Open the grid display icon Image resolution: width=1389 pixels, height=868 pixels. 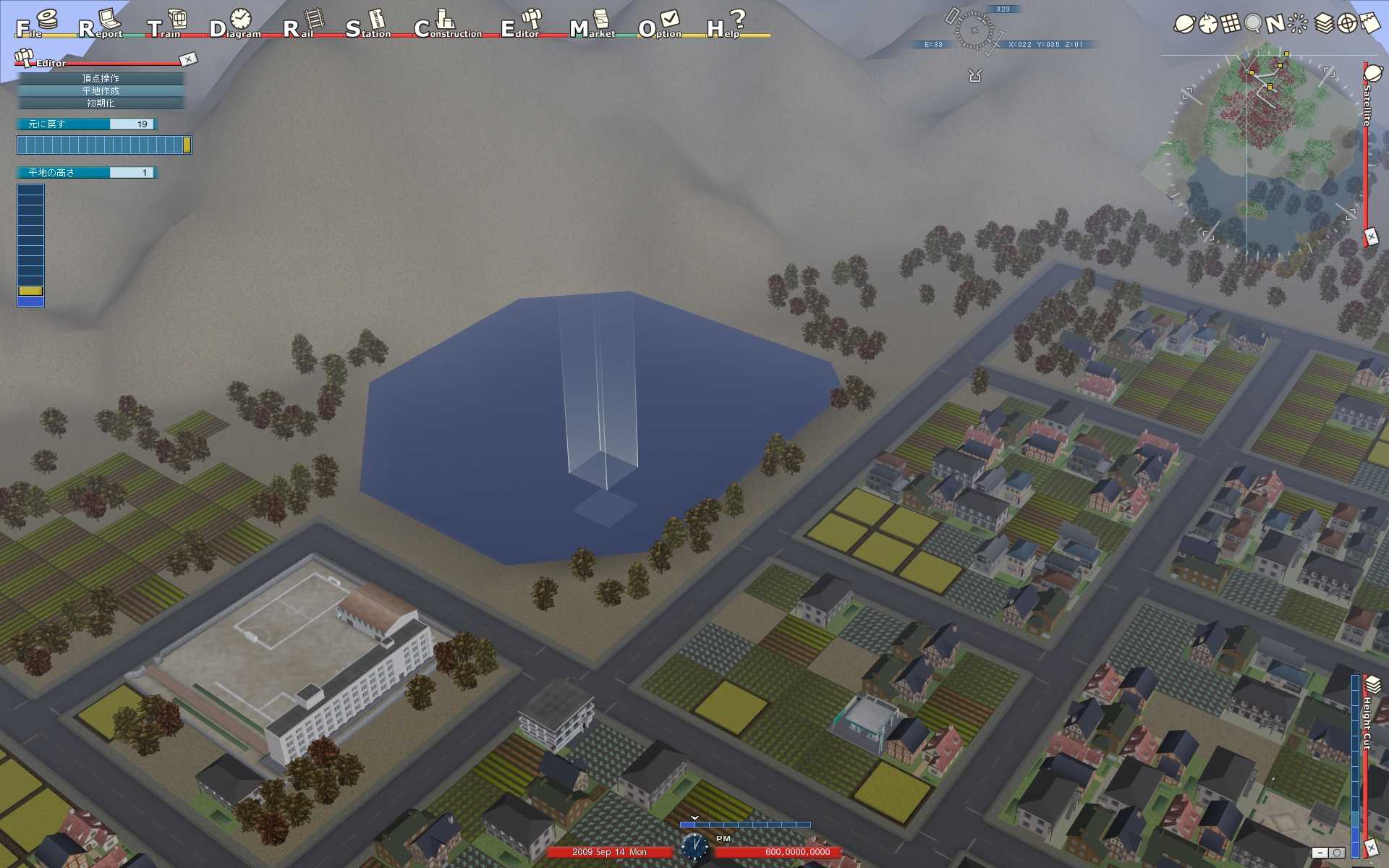[x=1230, y=23]
